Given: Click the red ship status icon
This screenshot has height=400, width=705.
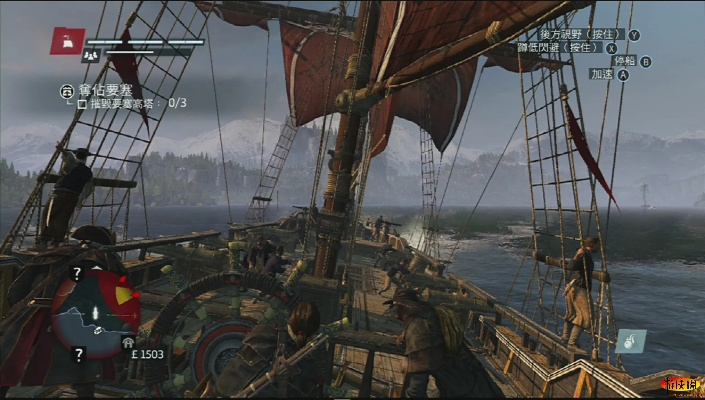Looking at the screenshot, I should (x=68, y=41).
